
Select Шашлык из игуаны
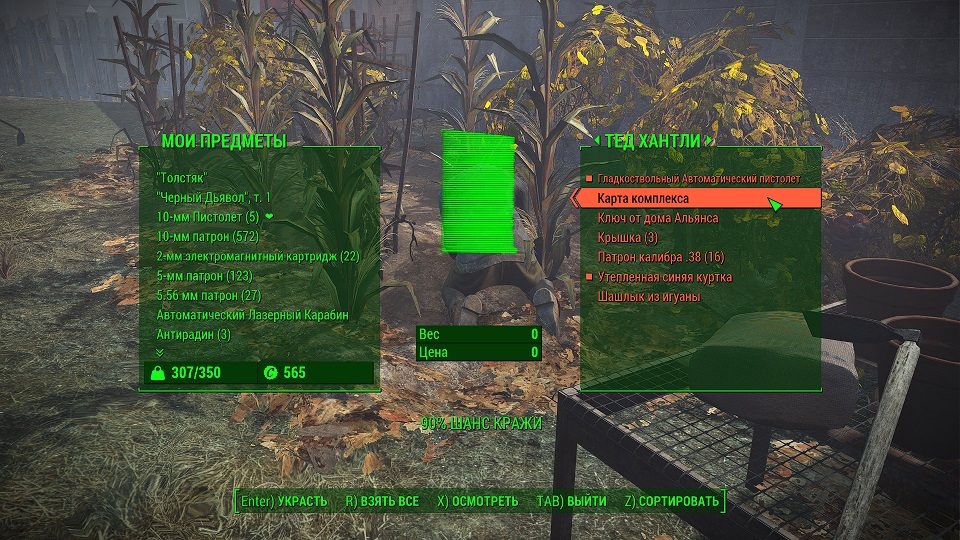[648, 297]
